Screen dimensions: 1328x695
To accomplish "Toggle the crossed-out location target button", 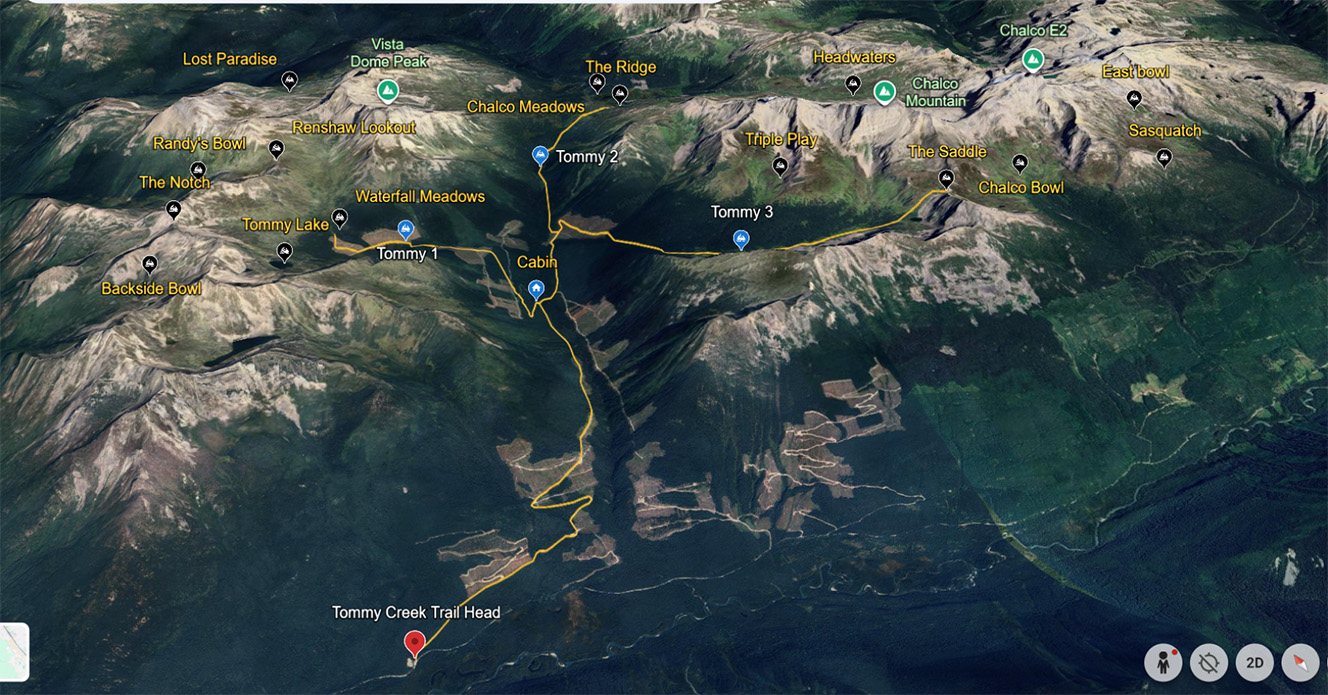I will tap(1209, 663).
